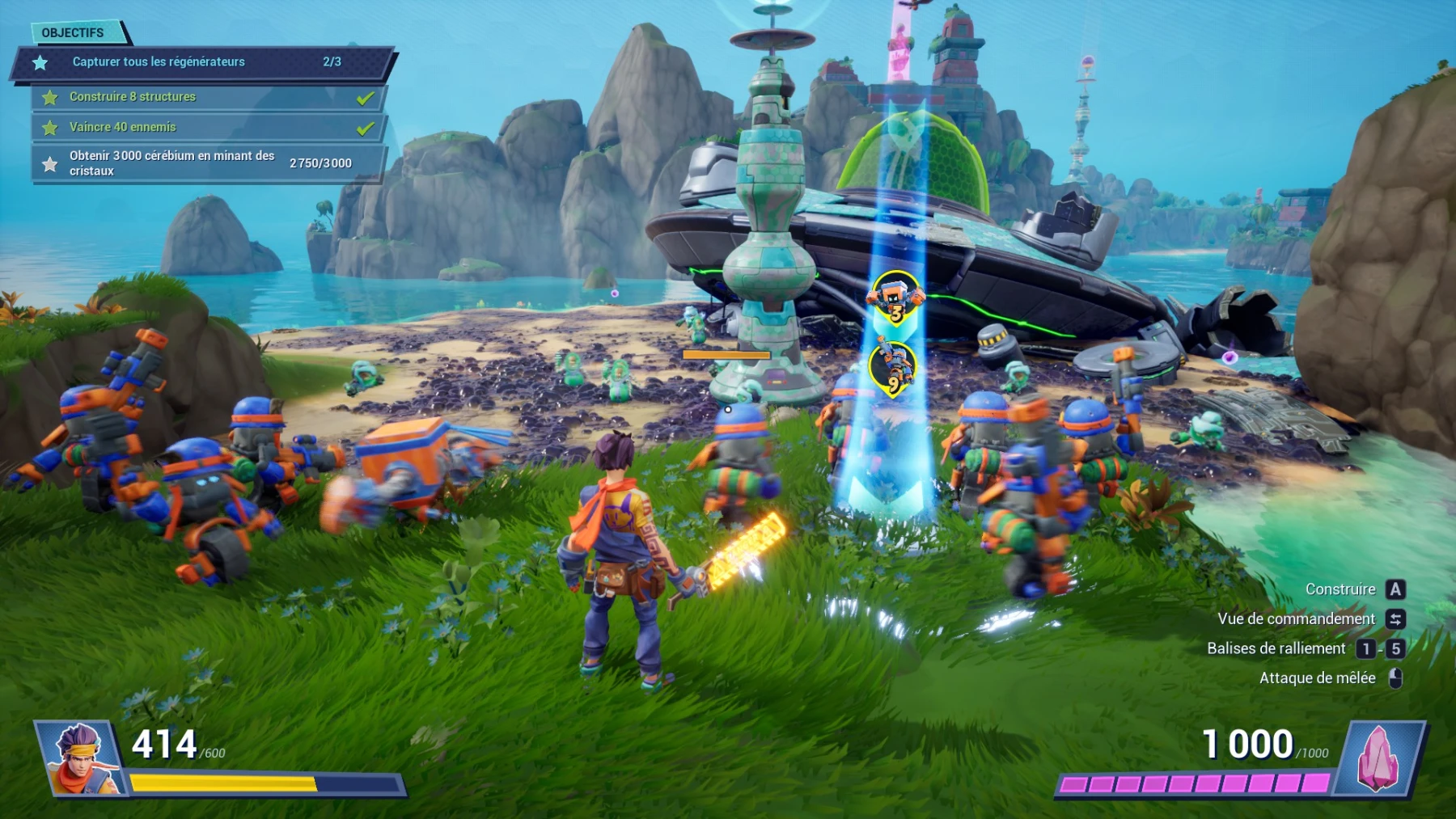Click the 'Construire 8 structures' objective row
The image size is (1456, 819).
[x=209, y=97]
